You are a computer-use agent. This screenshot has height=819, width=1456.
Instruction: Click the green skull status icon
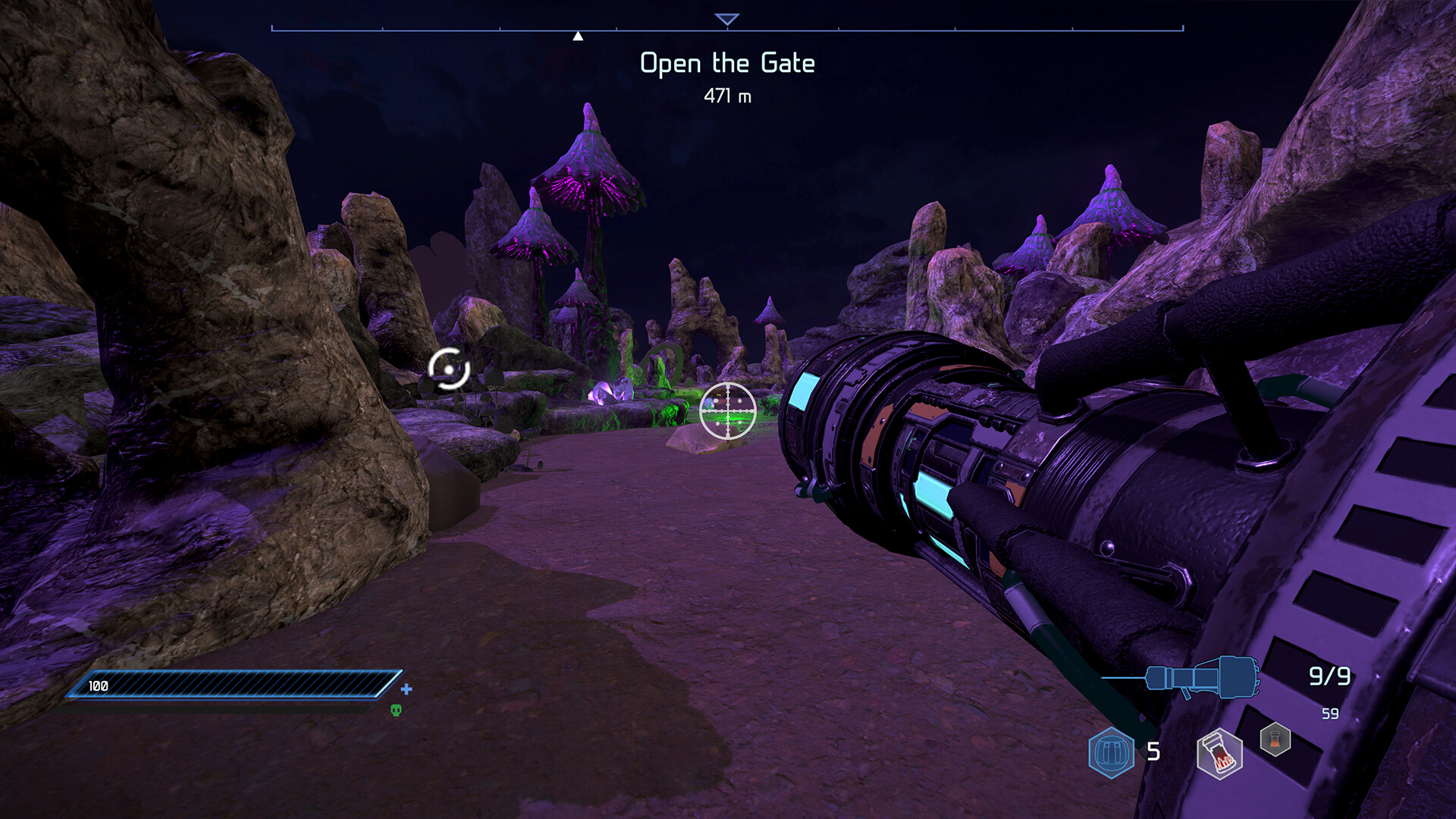396,710
